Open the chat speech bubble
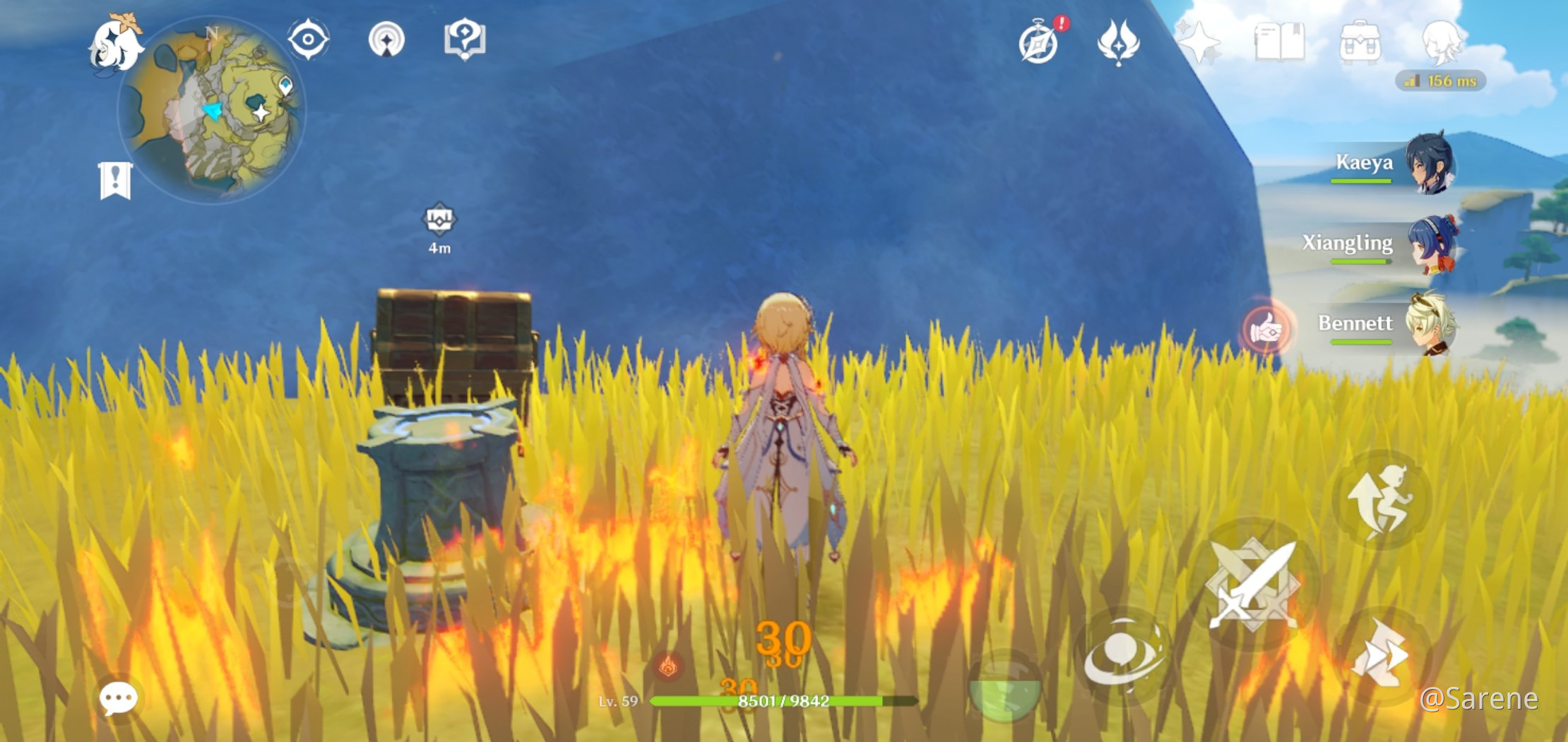Viewport: 1568px width, 742px height. tap(118, 698)
